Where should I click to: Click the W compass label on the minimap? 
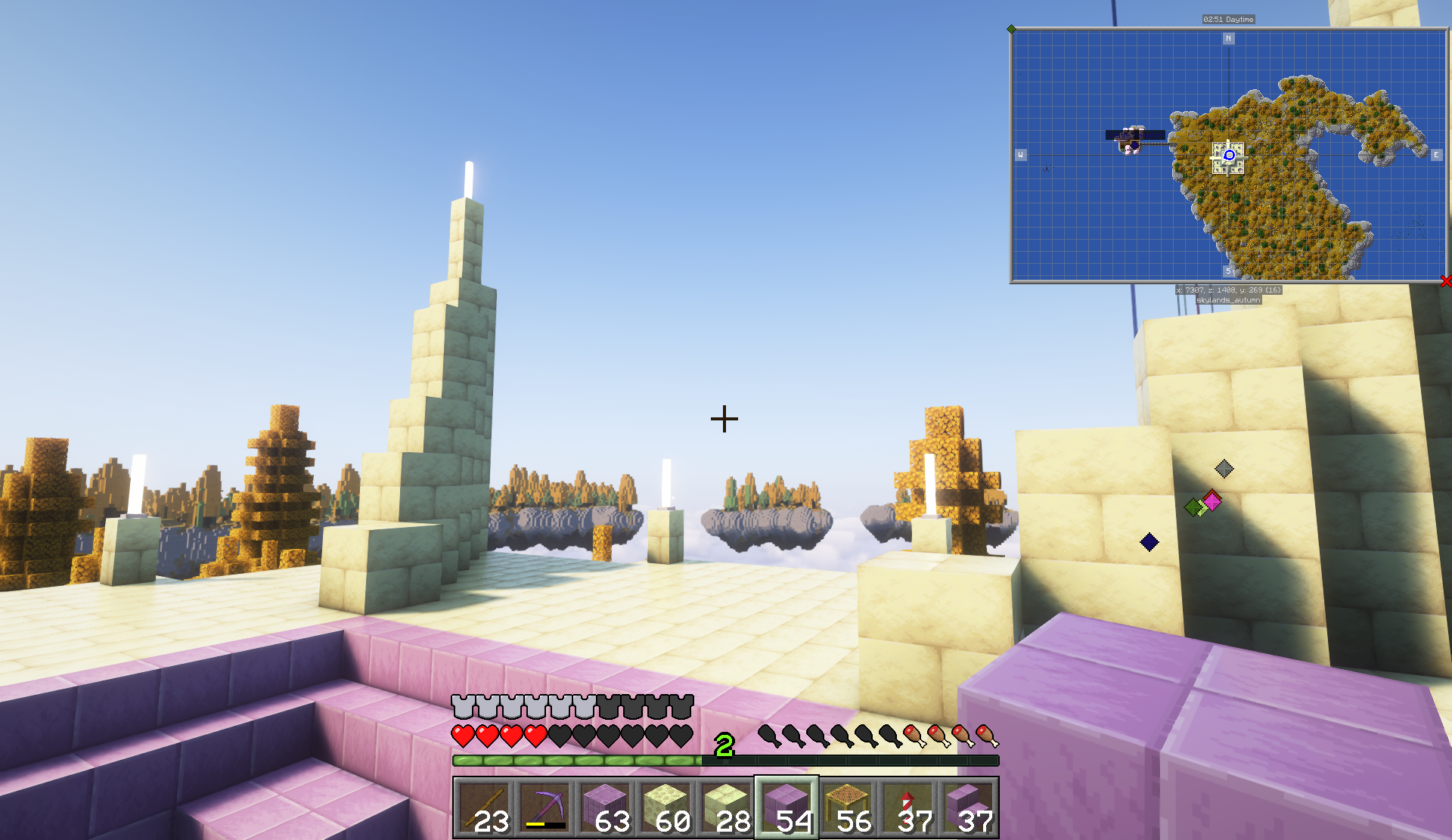click(1020, 155)
